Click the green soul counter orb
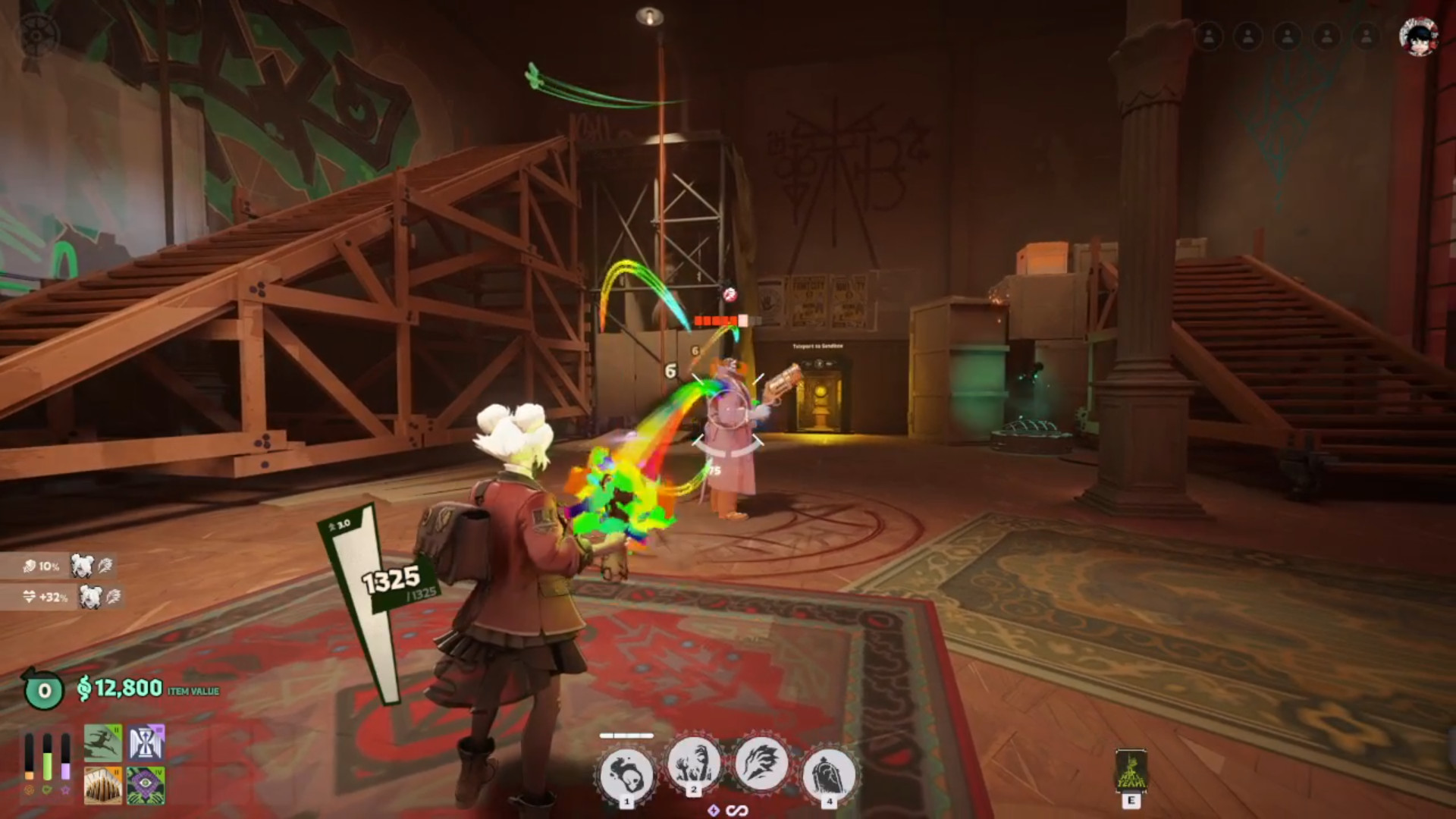This screenshot has width=1456, height=819. 44,690
